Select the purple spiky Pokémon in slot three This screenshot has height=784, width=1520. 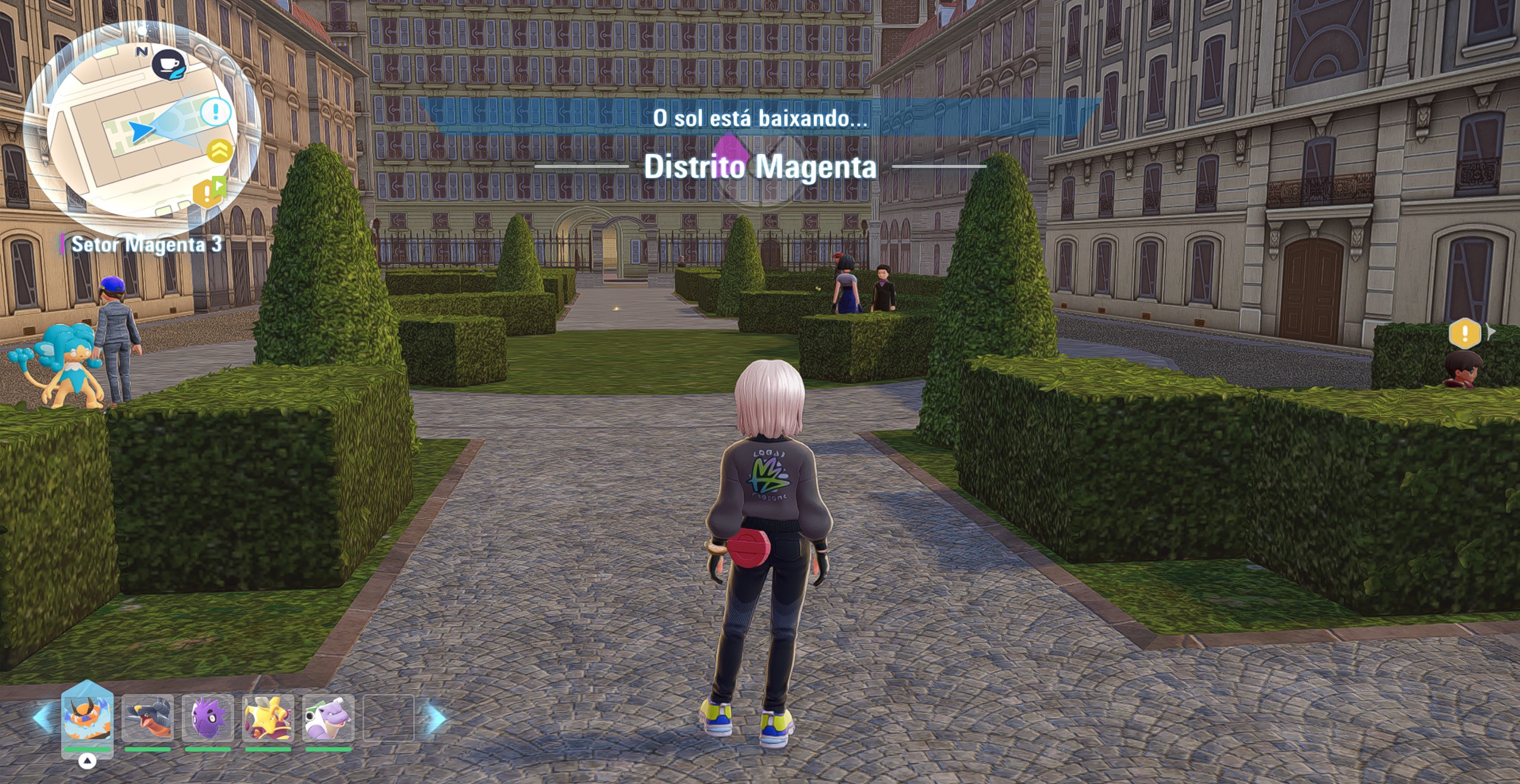tap(209, 721)
